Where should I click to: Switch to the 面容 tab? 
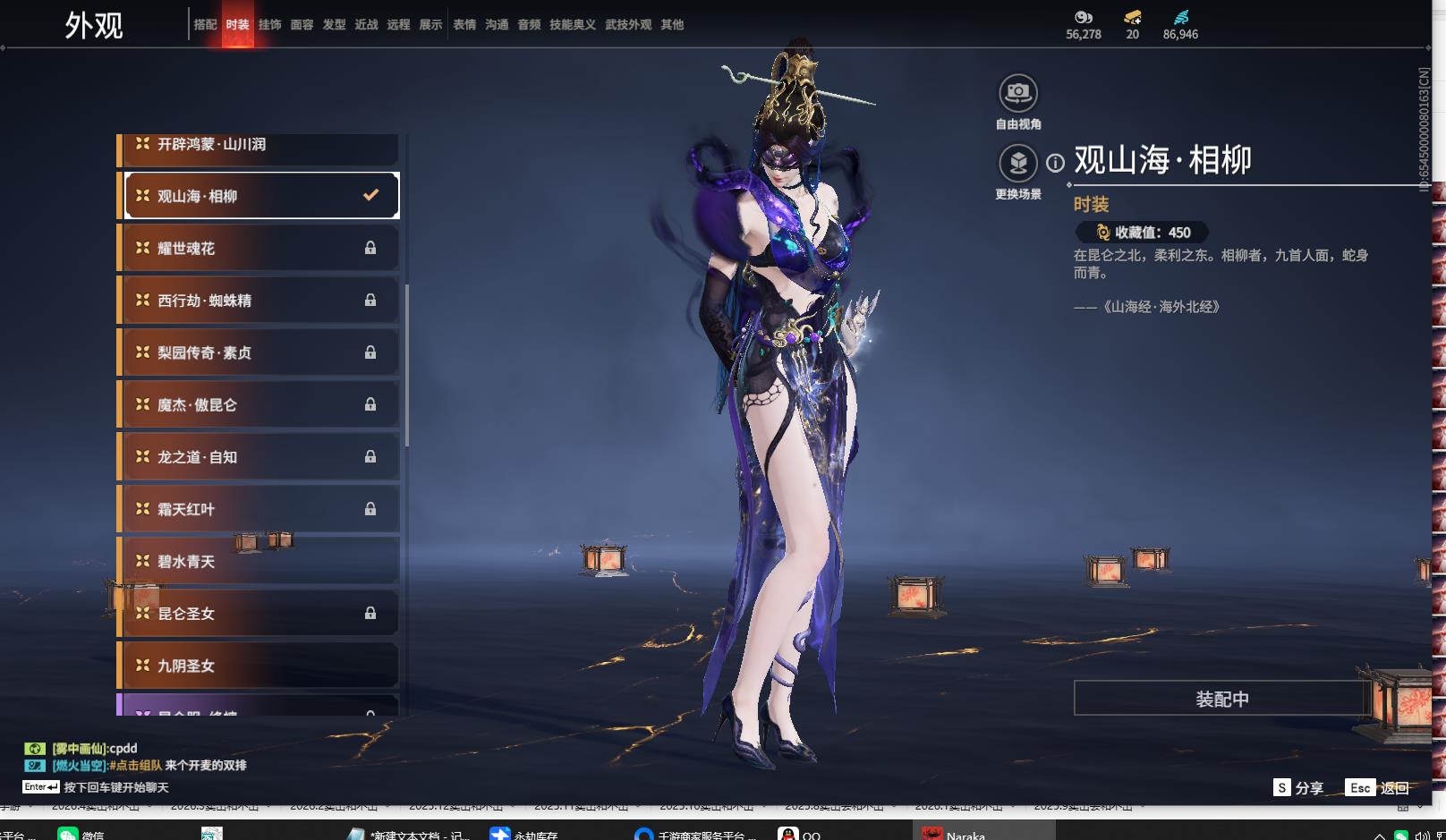coord(302,25)
